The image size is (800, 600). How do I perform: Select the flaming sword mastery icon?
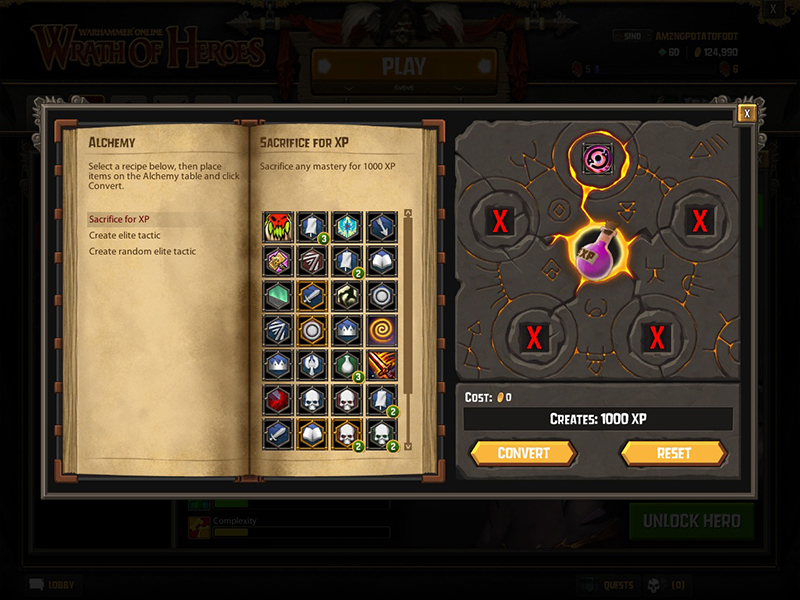[379, 364]
